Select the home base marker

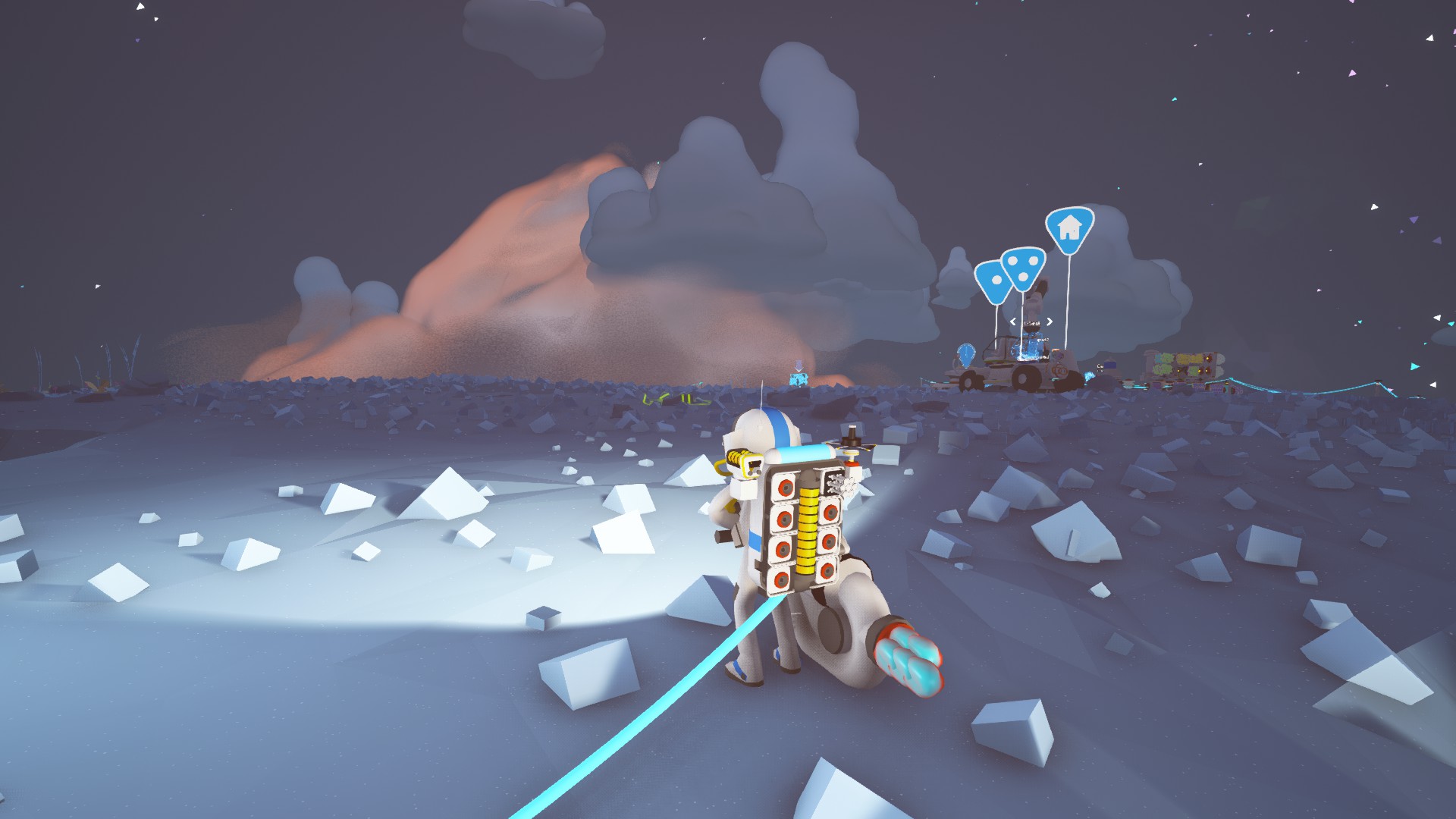pyautogui.click(x=1069, y=227)
